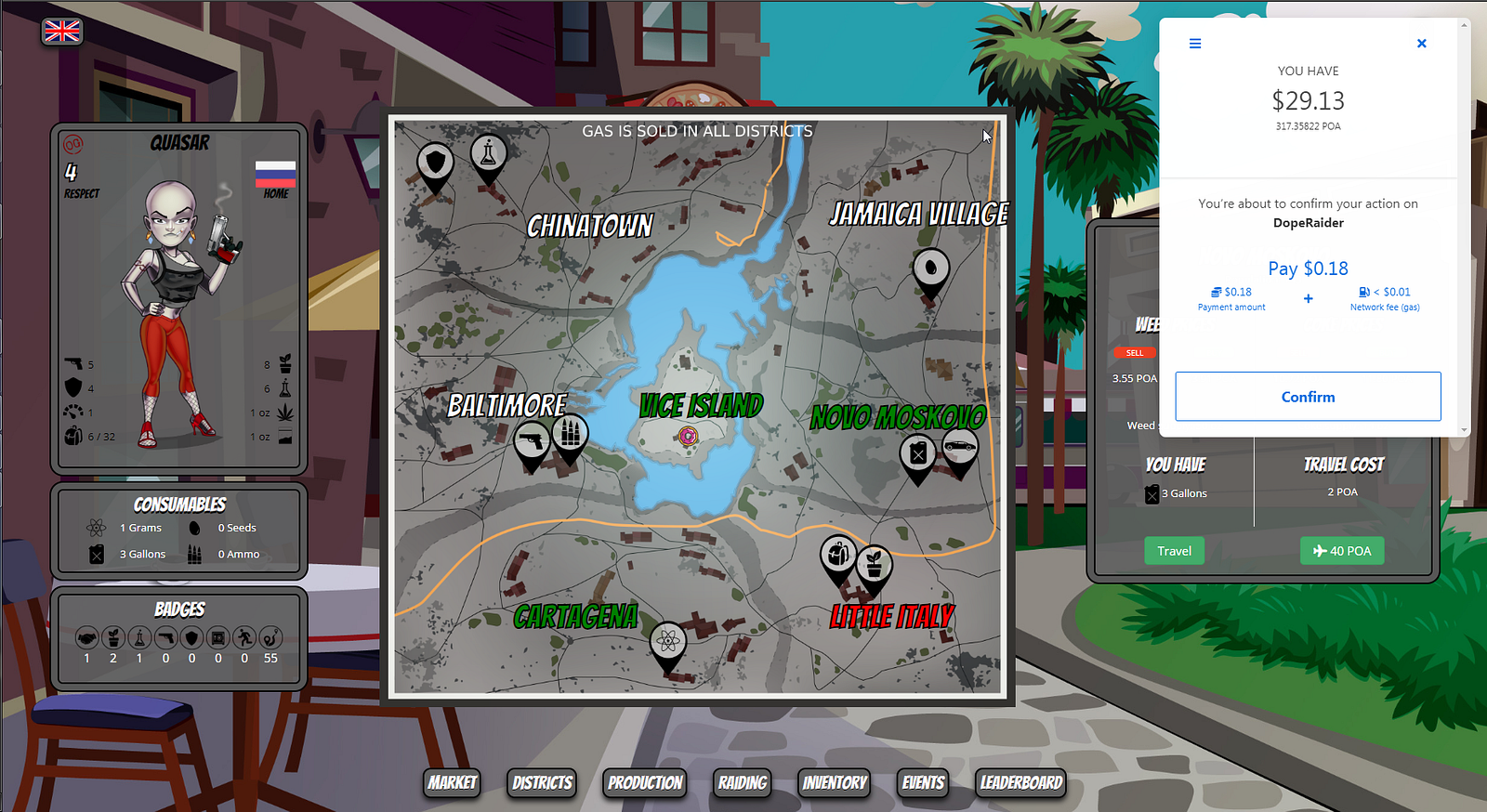
Task: Select Vice Island on the map
Action: coord(701,406)
